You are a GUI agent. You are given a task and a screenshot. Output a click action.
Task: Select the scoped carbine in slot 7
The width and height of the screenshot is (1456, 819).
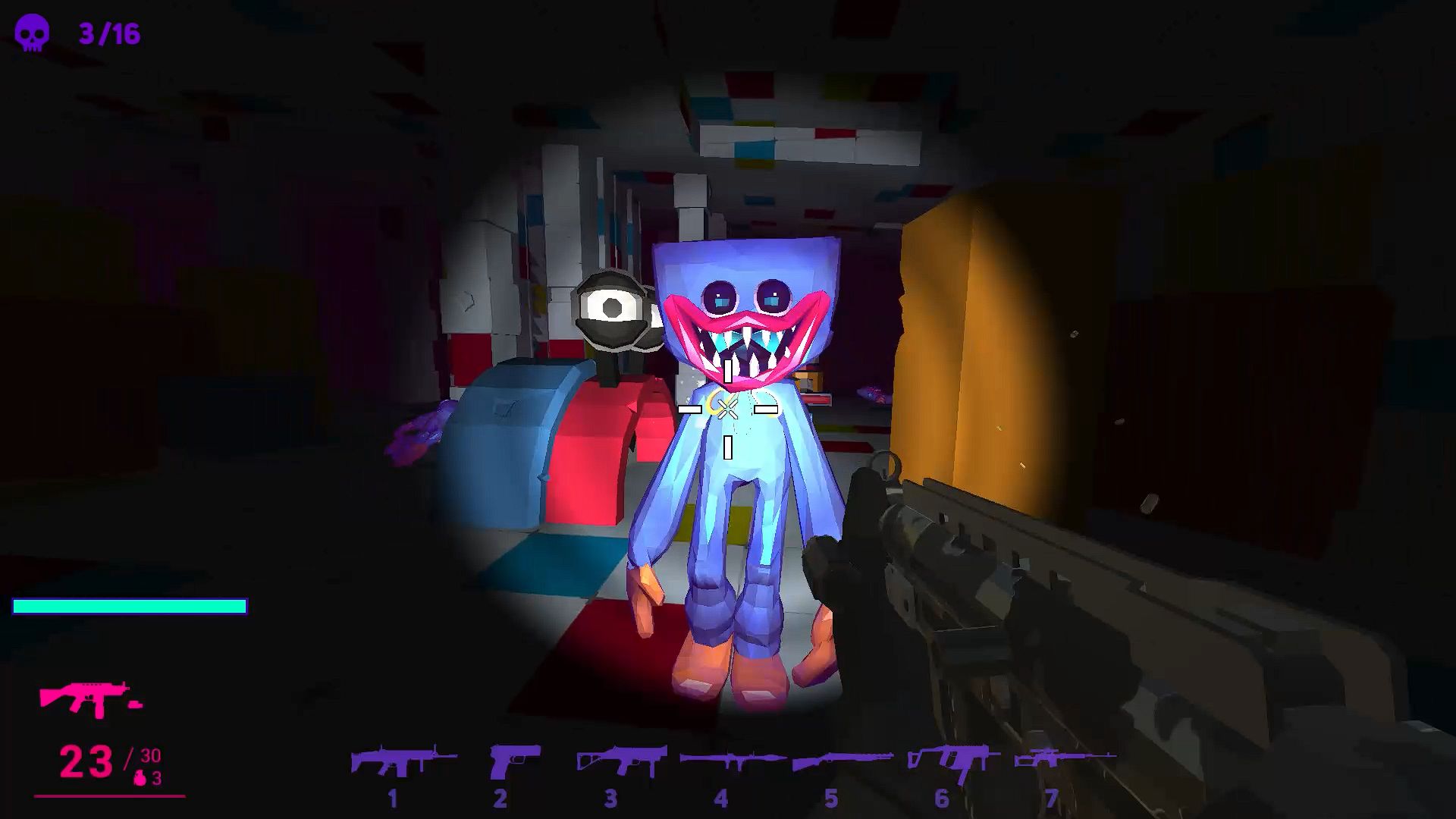tap(1054, 758)
